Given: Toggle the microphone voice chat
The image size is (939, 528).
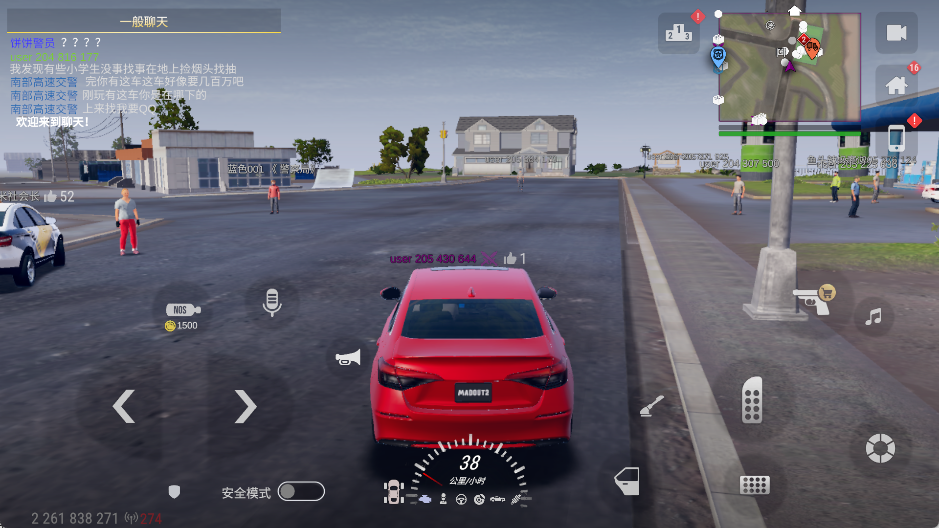Looking at the screenshot, I should click(271, 301).
